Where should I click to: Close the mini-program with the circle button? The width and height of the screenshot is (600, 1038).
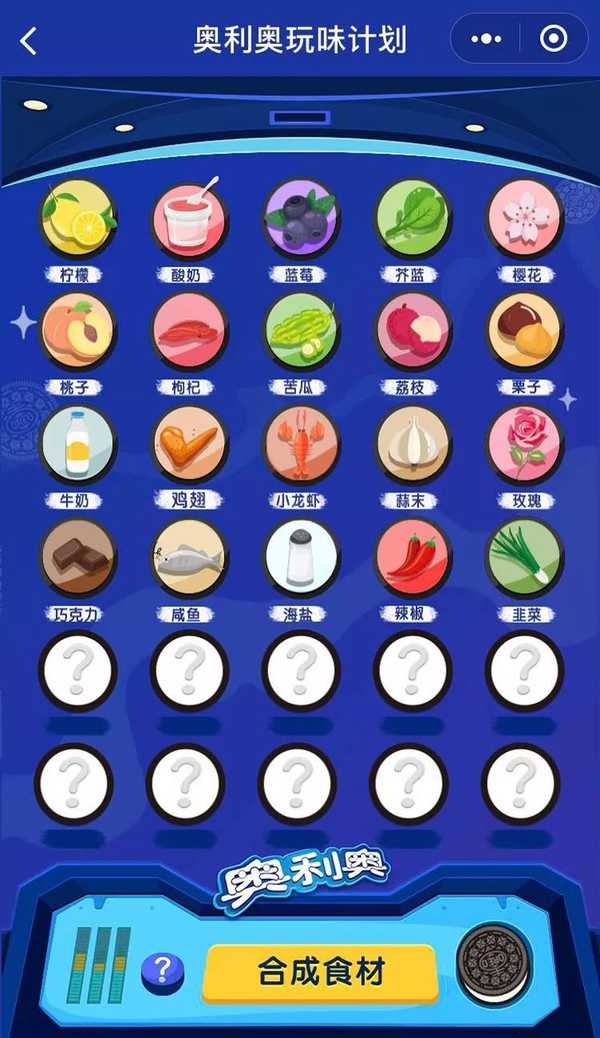[x=552, y=40]
